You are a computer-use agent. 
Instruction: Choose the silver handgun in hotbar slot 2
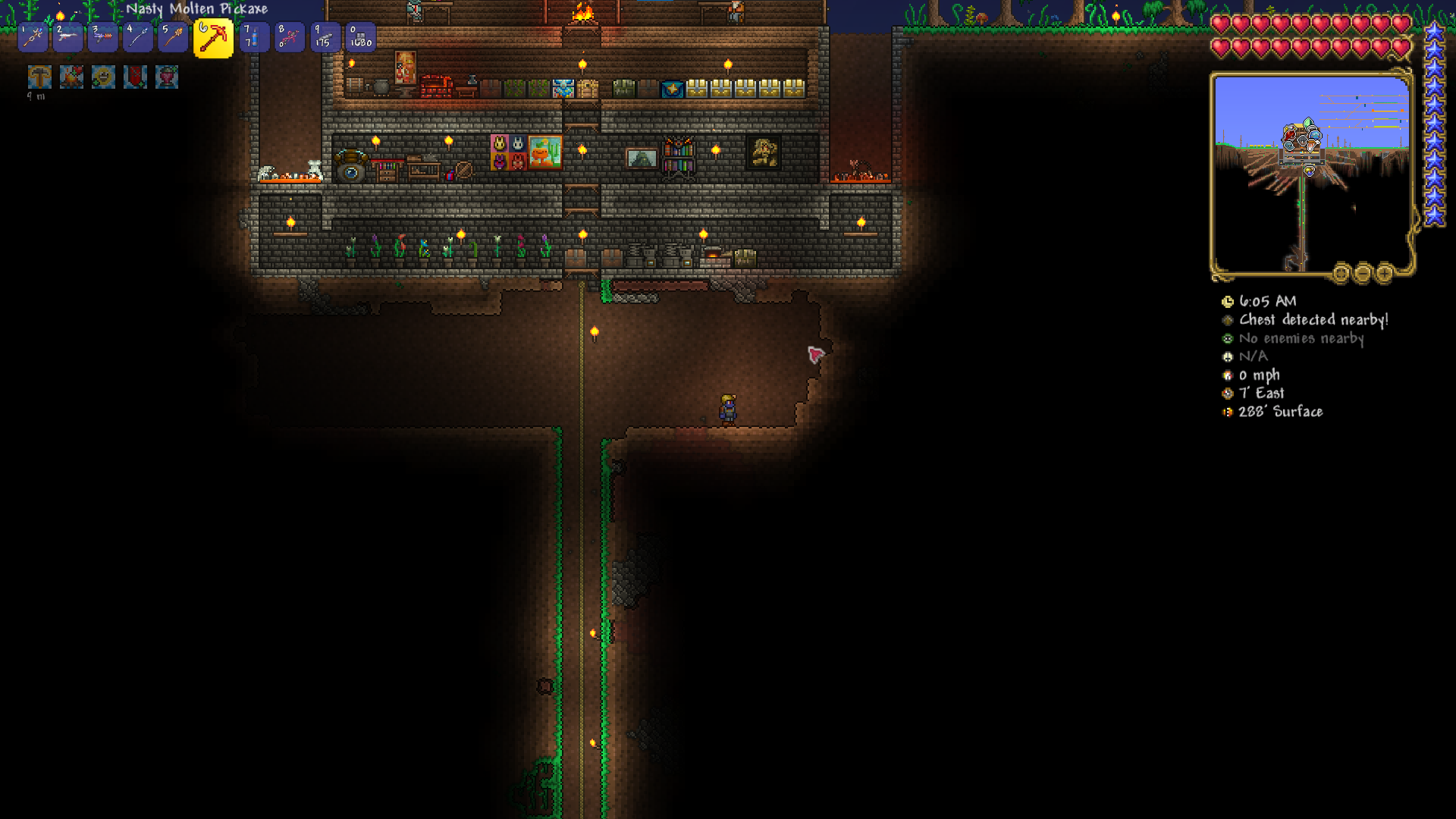pos(67,37)
